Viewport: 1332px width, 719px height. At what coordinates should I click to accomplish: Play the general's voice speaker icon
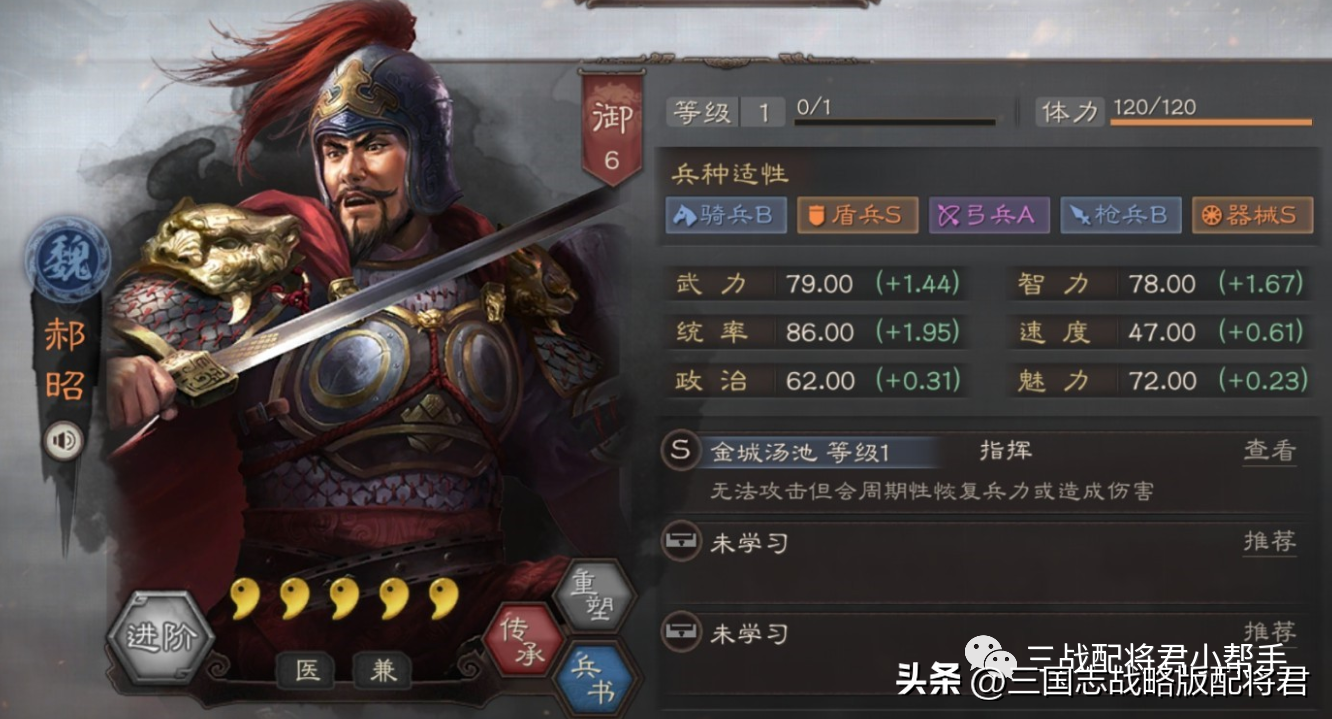pyautogui.click(x=64, y=440)
